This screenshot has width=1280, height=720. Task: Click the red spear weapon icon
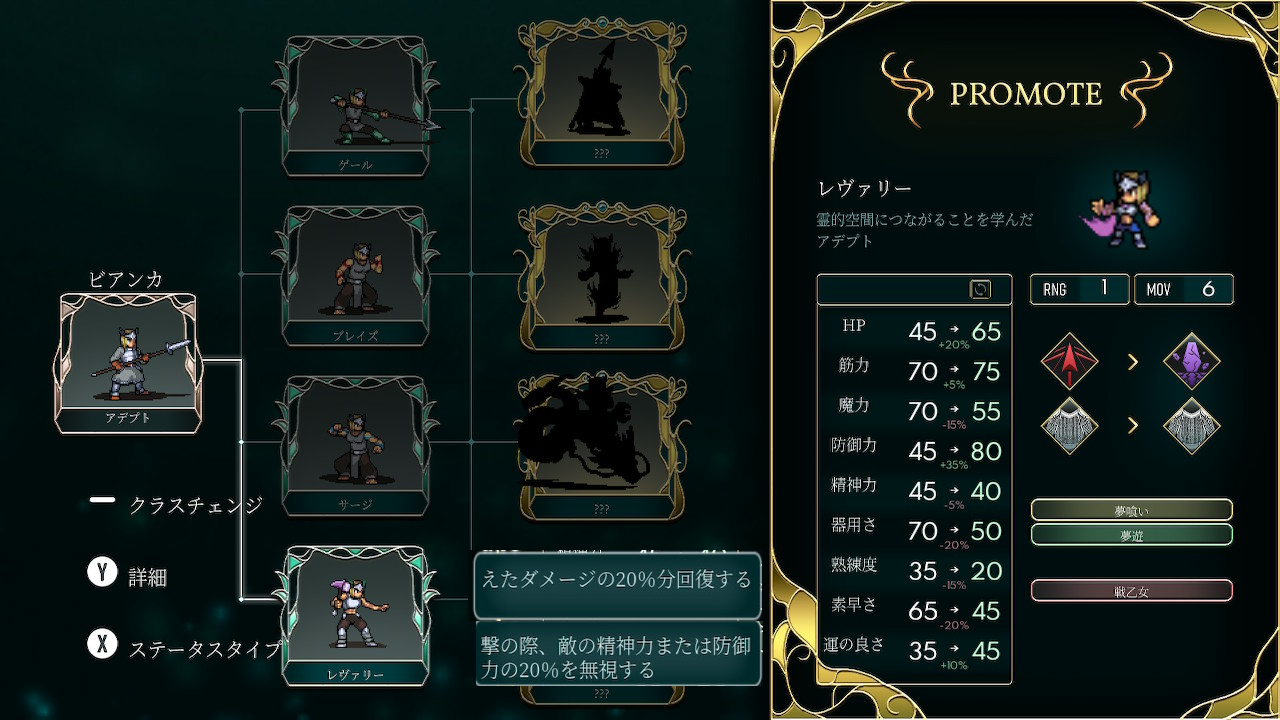click(x=1069, y=361)
